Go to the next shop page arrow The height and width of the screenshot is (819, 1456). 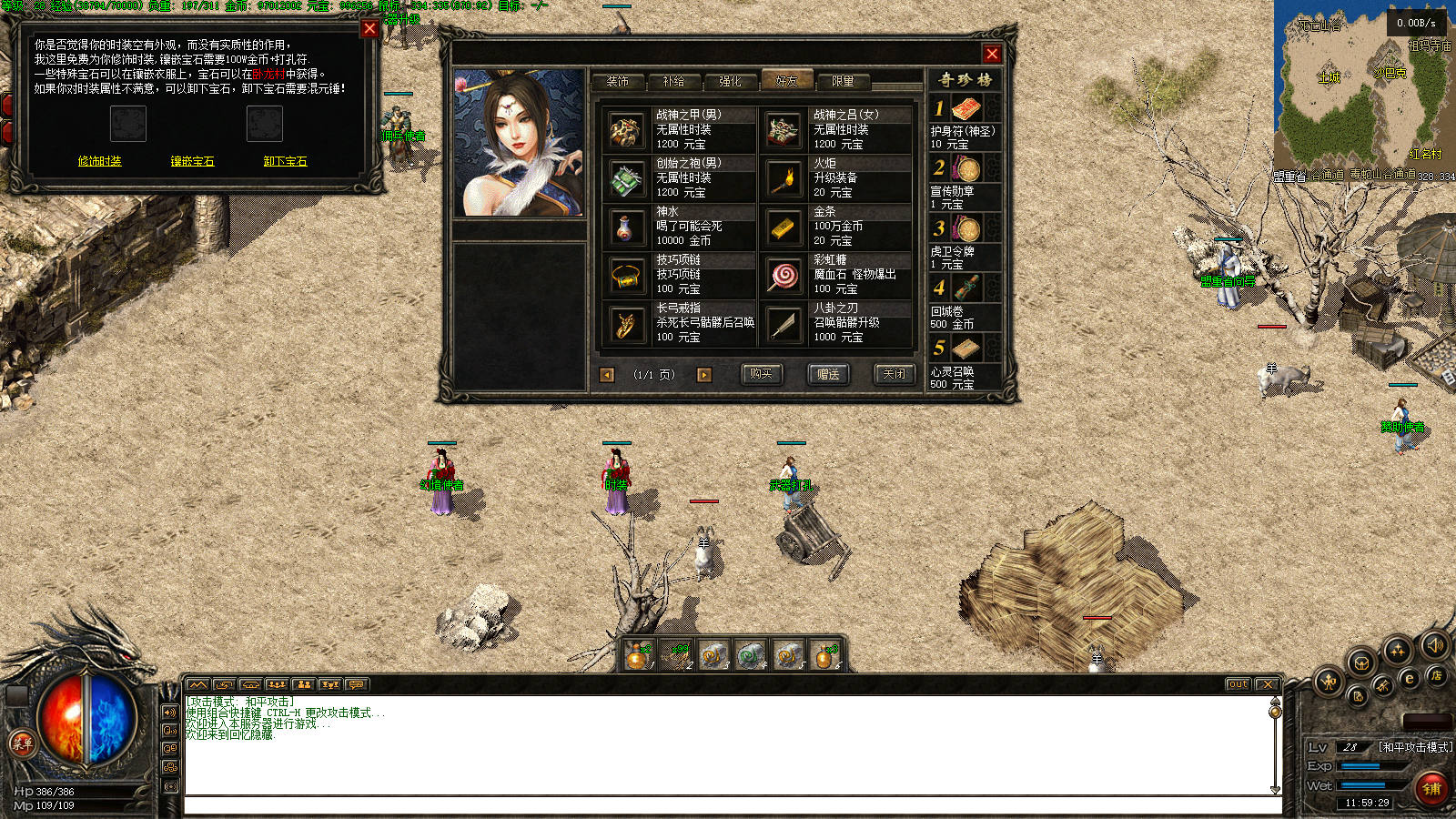703,375
